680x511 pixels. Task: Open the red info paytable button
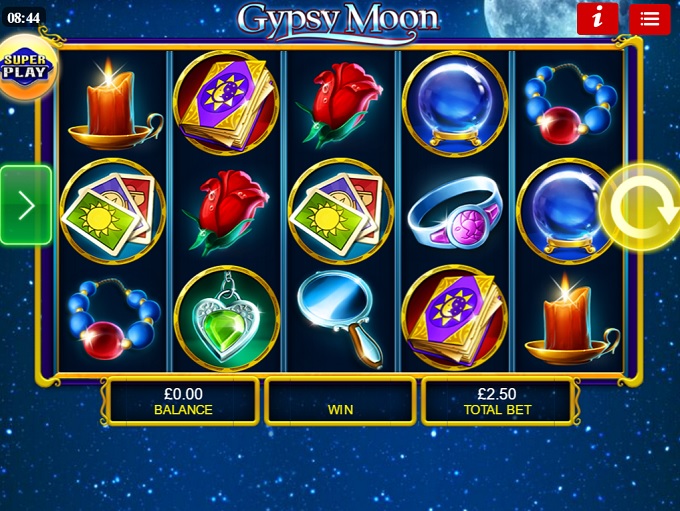(597, 18)
